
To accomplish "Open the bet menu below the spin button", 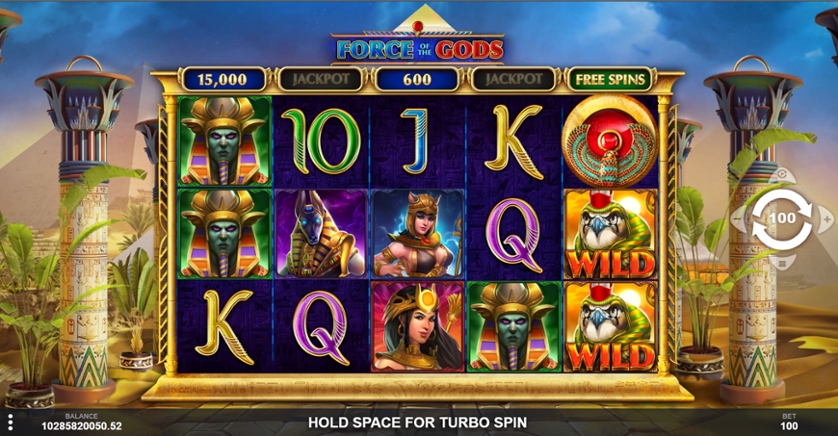I will [780, 263].
